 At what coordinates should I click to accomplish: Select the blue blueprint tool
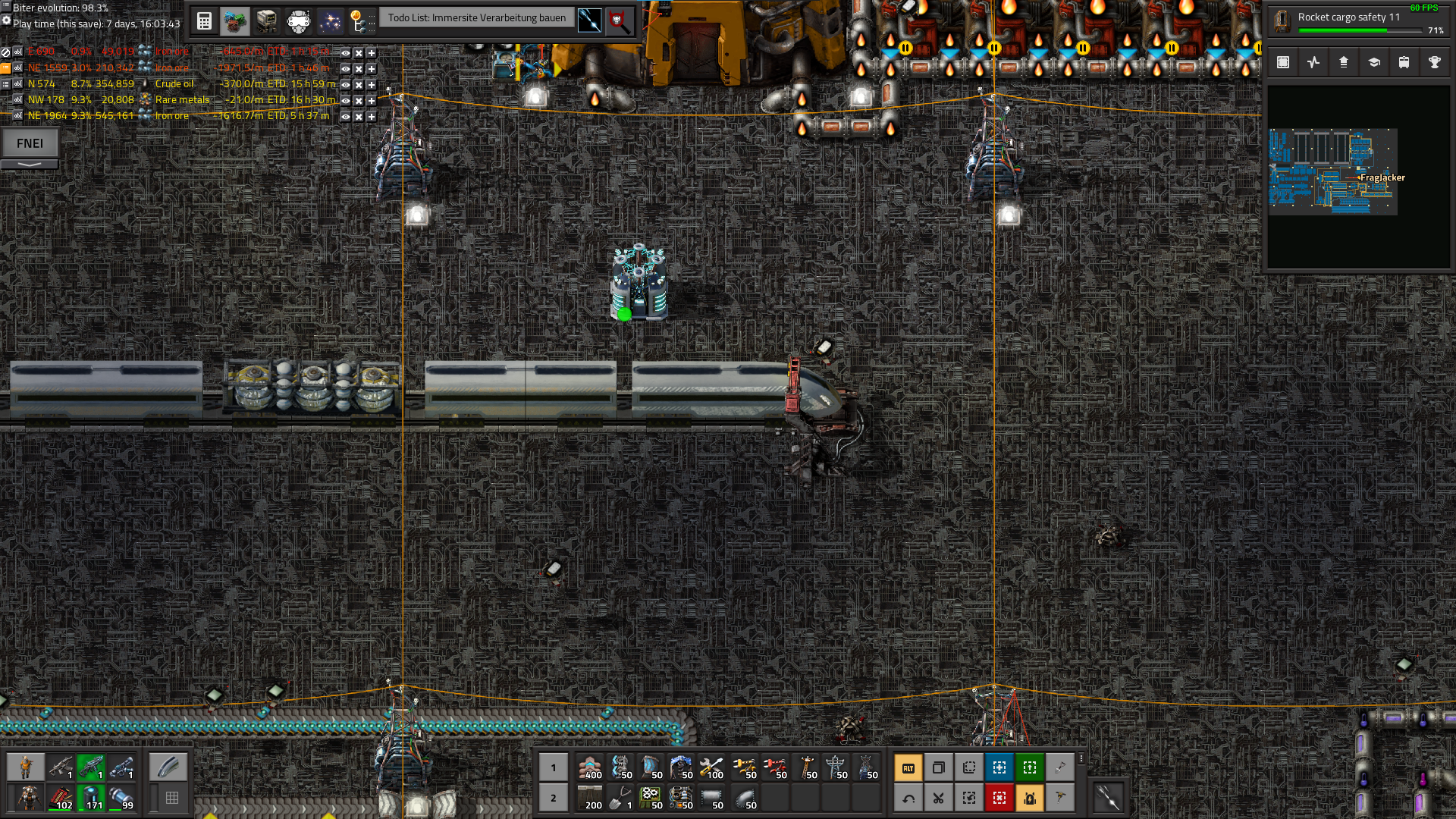pos(999,768)
